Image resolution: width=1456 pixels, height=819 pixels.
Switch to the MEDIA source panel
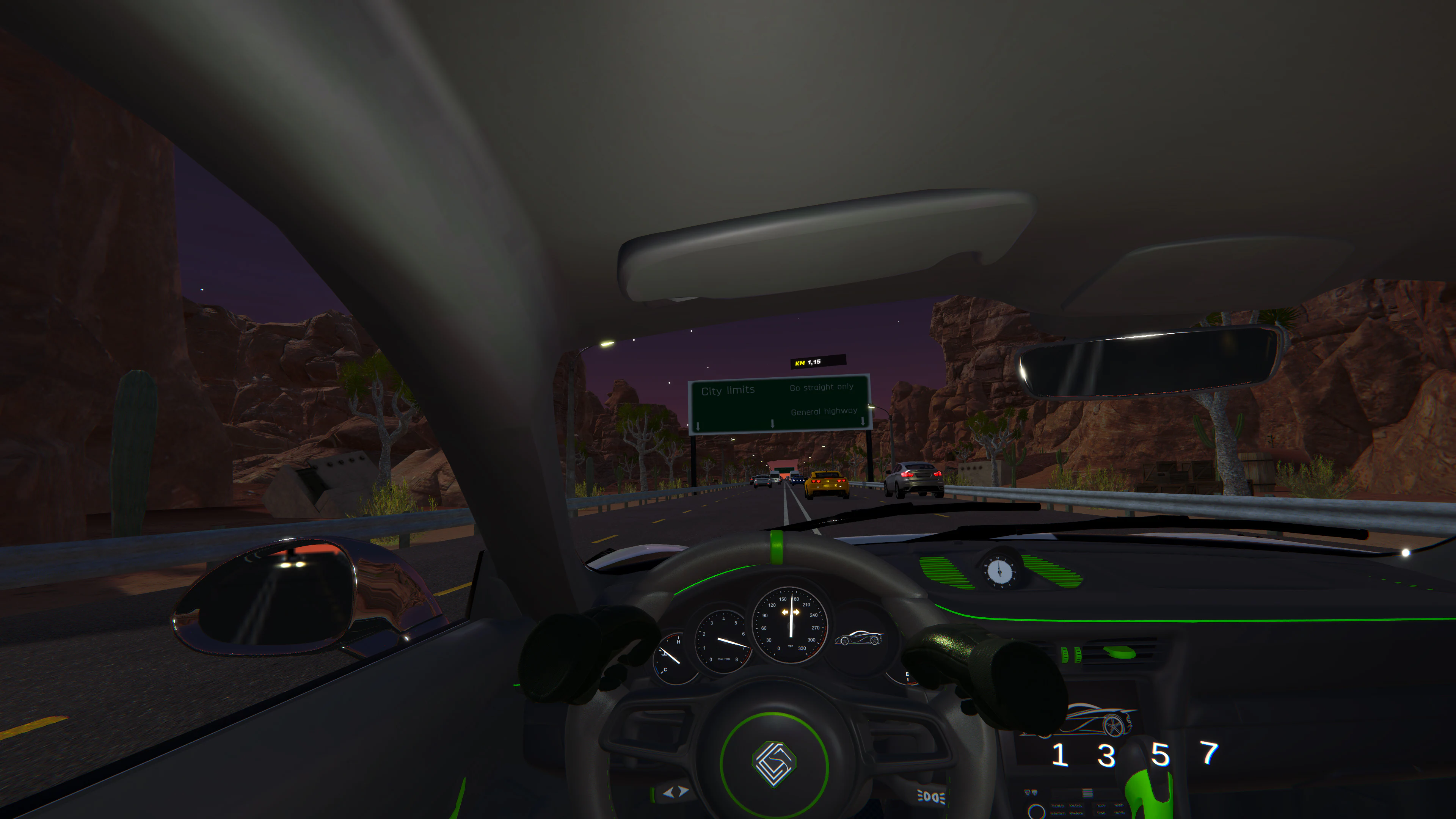point(1076,805)
